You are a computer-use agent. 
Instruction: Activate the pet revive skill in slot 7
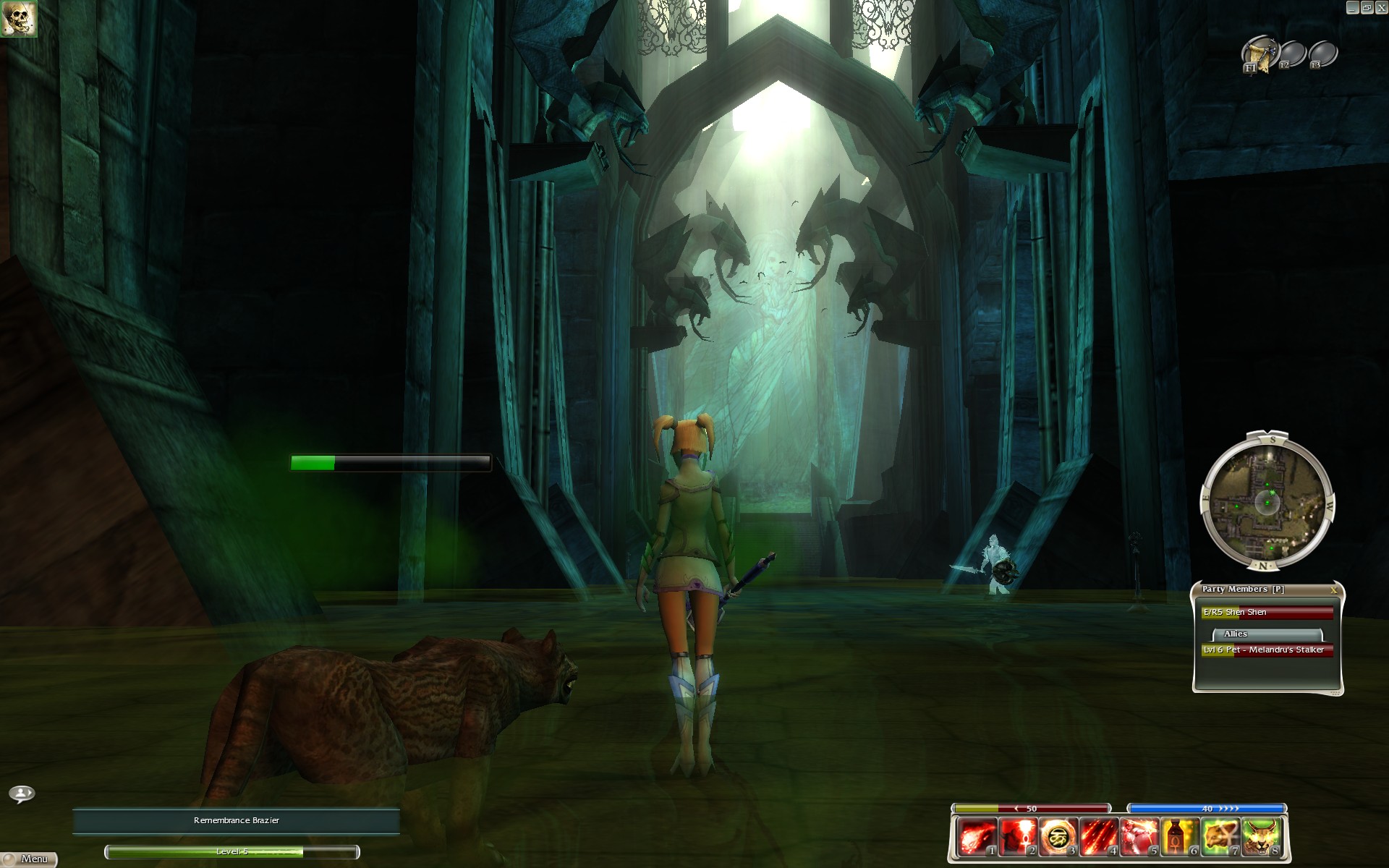[1220, 837]
